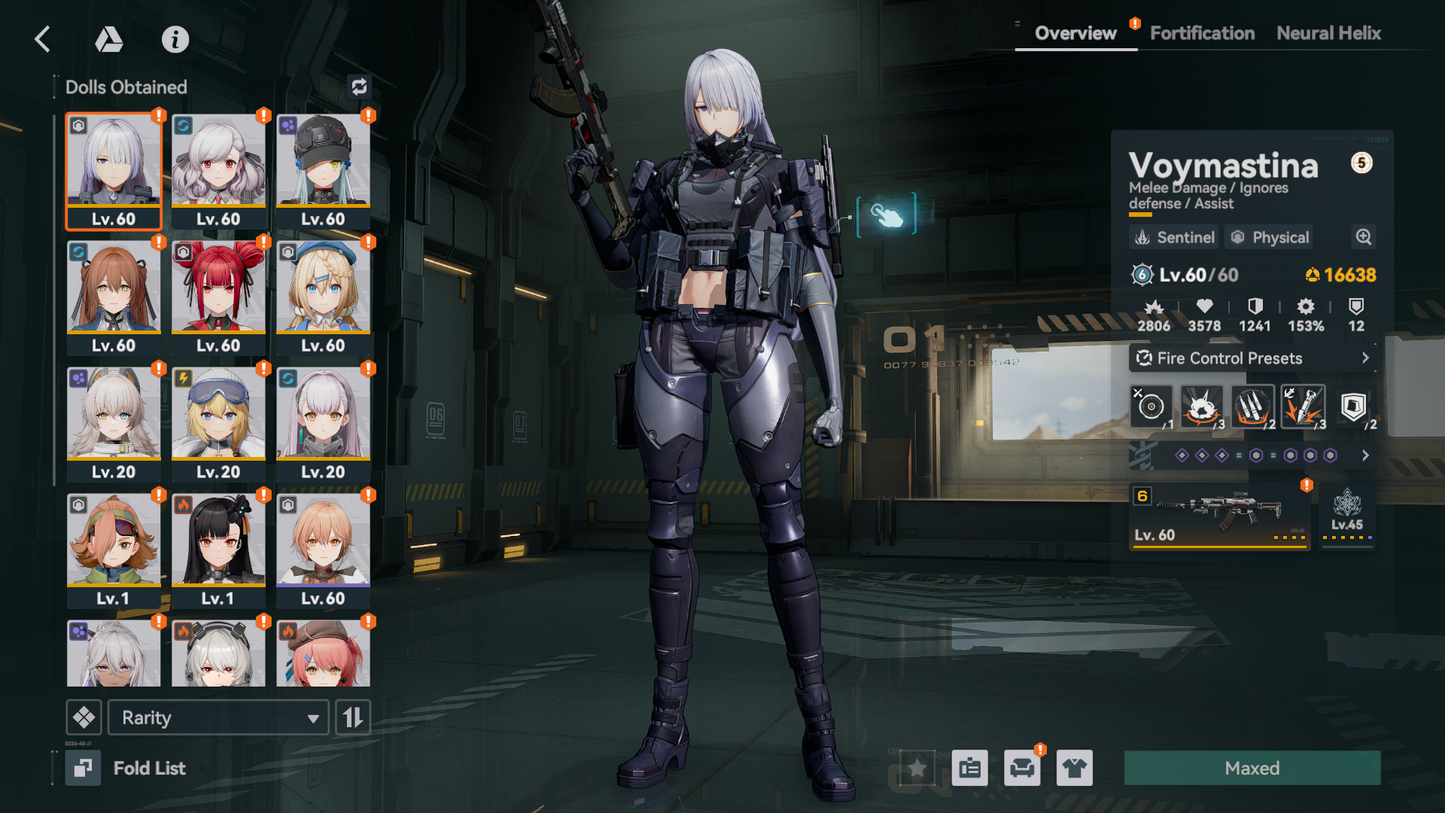Open the Rarity sorting dropdown
Screen dimensions: 1445x813
[x=218, y=717]
